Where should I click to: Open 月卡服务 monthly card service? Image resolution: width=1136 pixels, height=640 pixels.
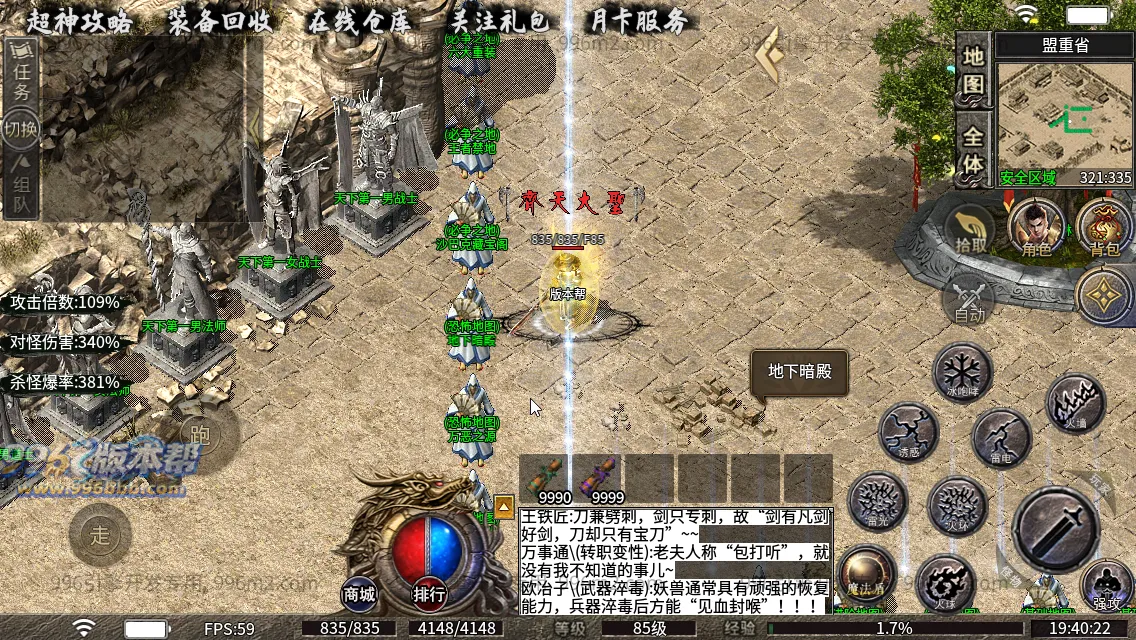[640, 21]
